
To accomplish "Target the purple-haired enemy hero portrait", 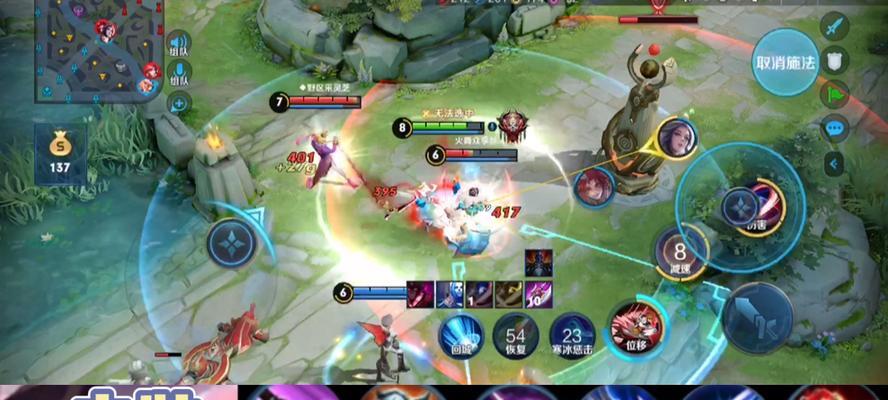I will point(677,138).
